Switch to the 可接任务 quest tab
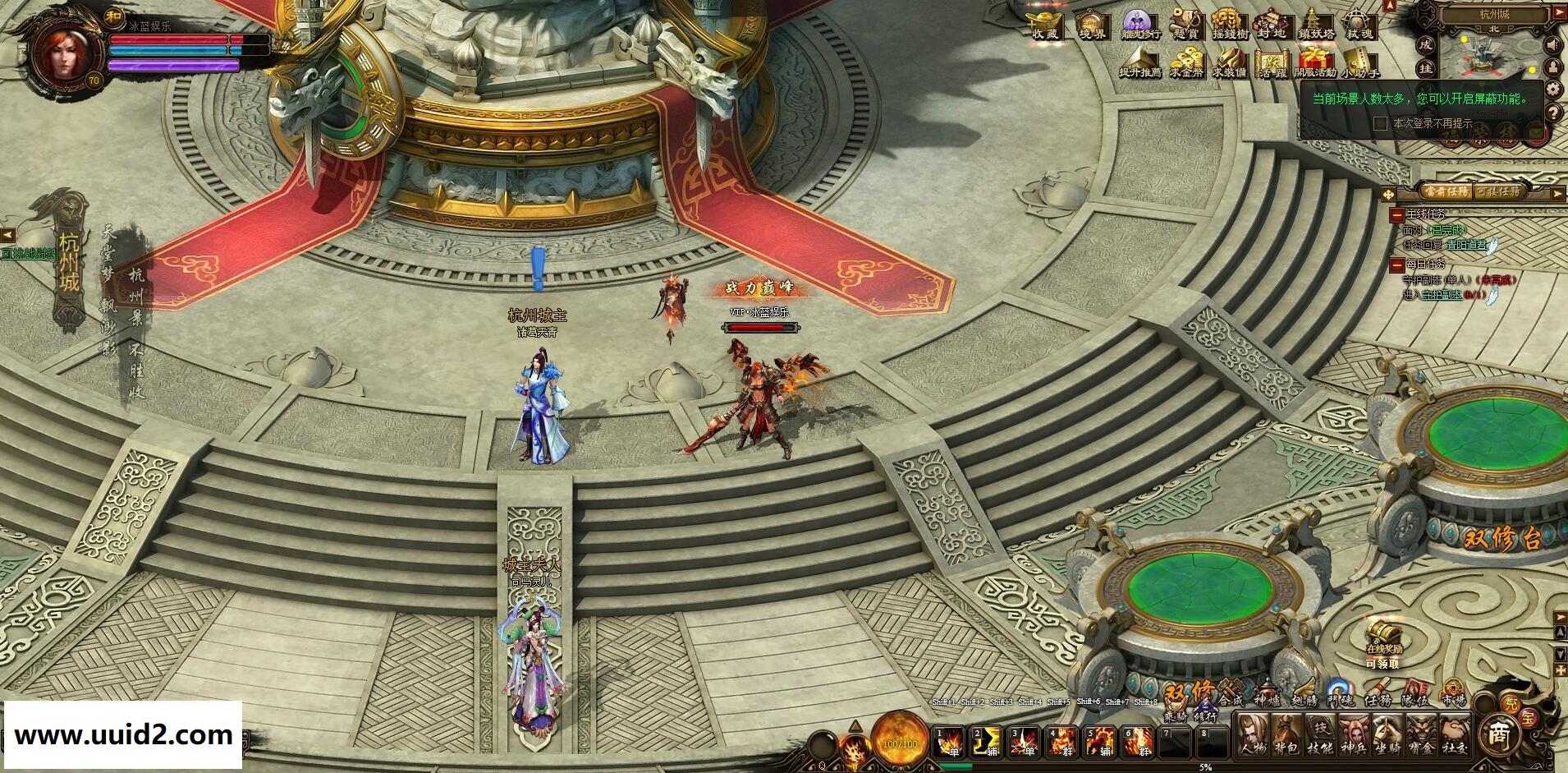The width and height of the screenshot is (1568, 773). [x=1499, y=191]
